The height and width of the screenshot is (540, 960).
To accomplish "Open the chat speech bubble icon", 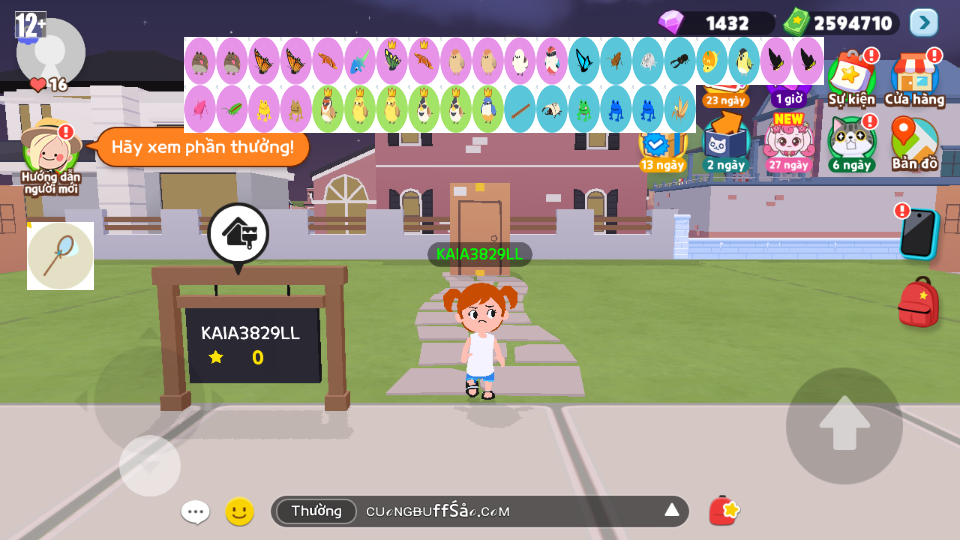I will [195, 512].
